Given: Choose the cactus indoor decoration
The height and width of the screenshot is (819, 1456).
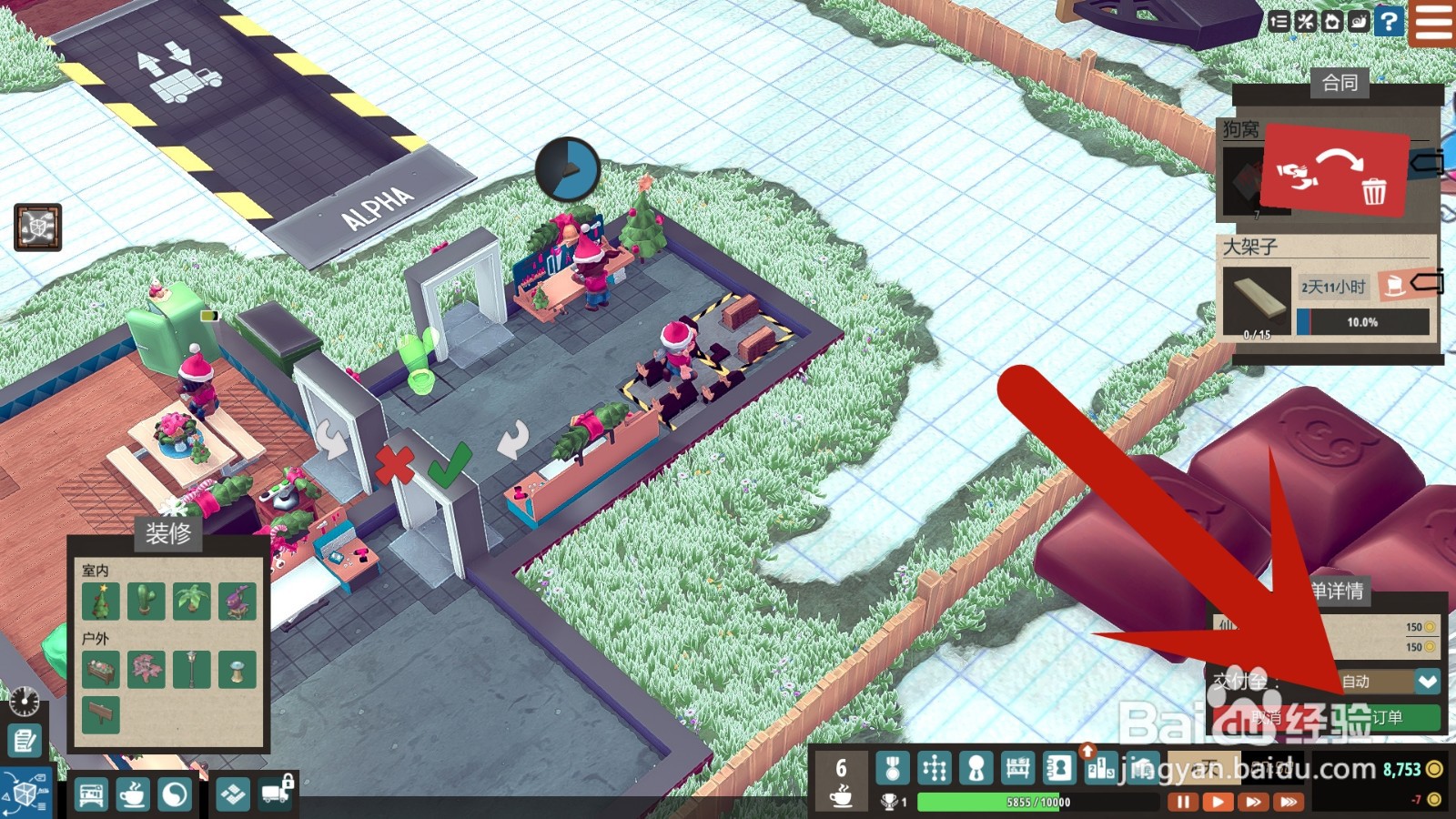Looking at the screenshot, I should click(146, 602).
